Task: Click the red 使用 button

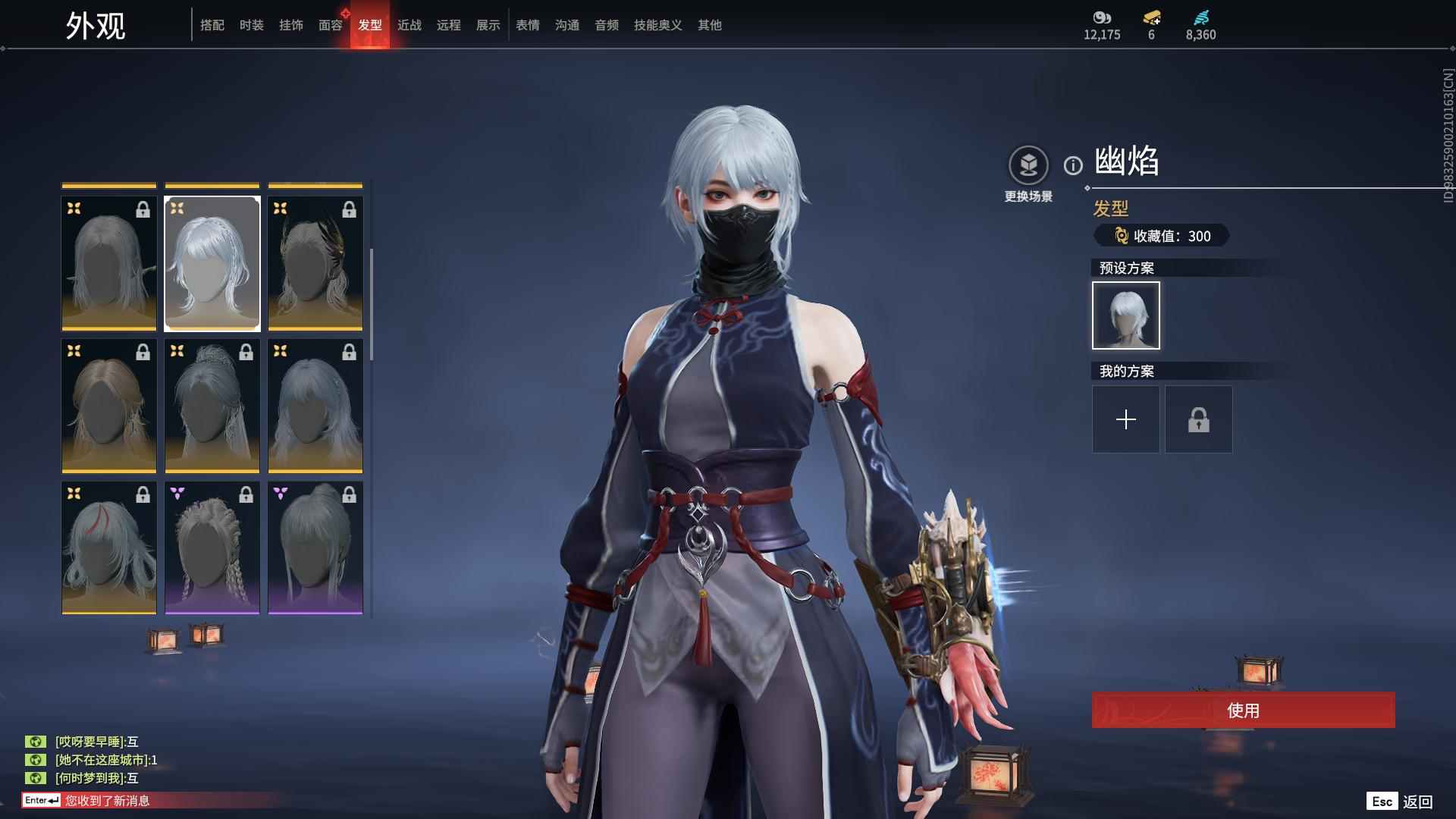Action: pyautogui.click(x=1243, y=710)
